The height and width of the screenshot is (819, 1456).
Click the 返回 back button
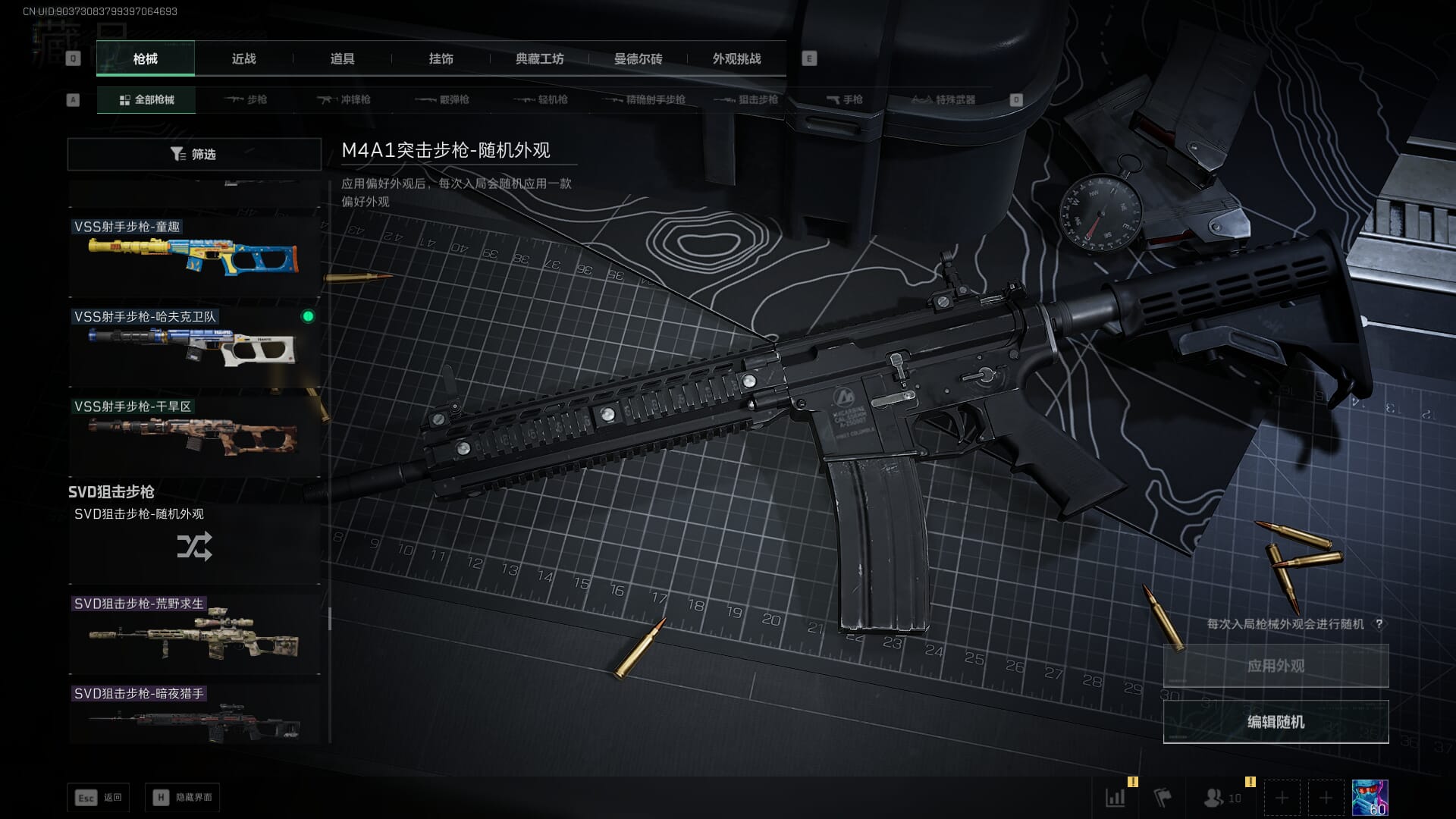click(99, 798)
